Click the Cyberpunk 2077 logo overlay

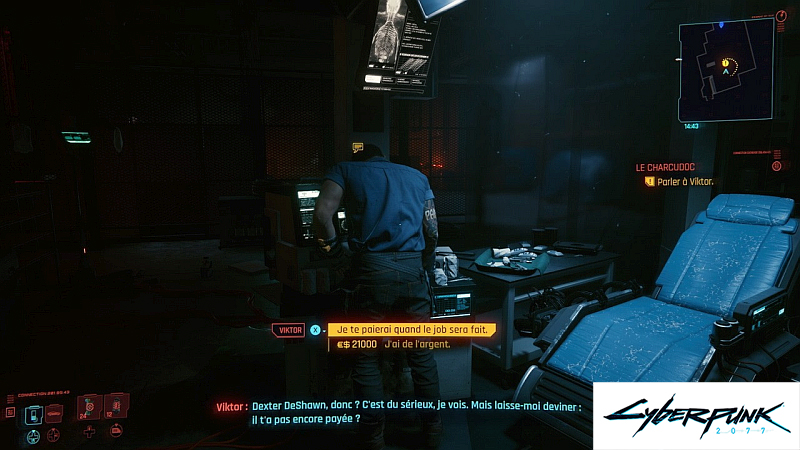[696, 415]
